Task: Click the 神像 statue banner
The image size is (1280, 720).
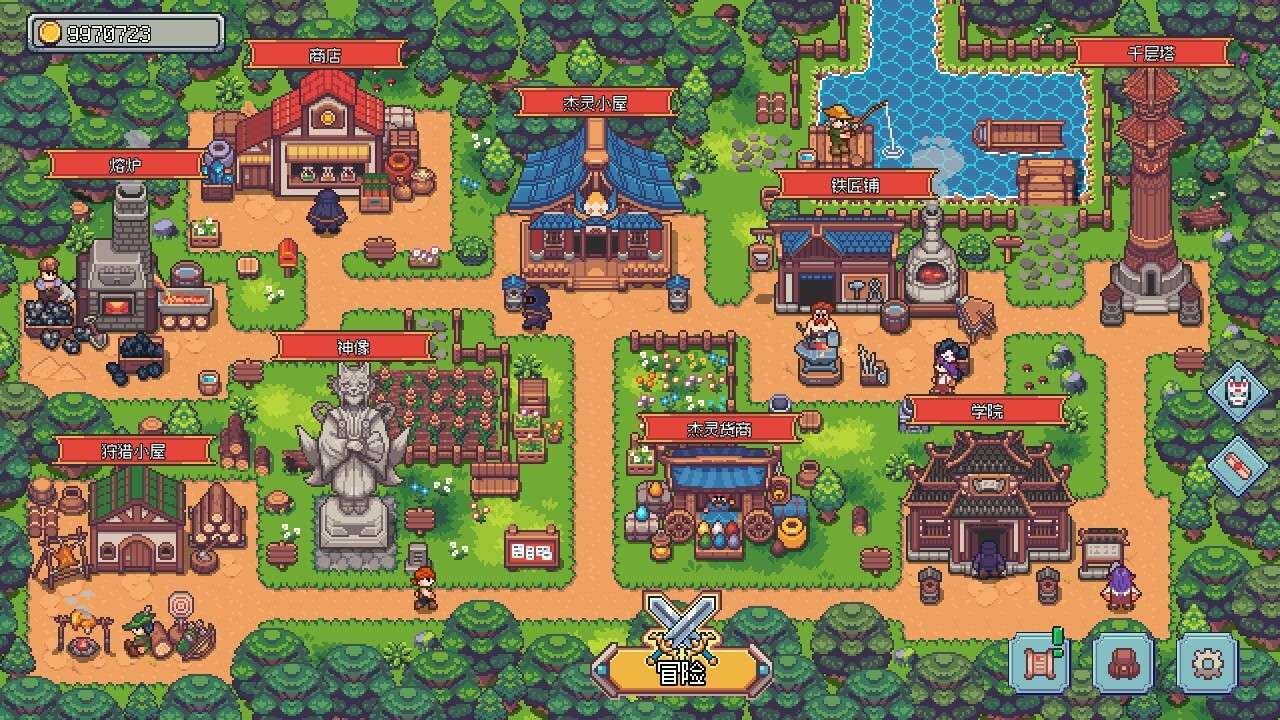Action: (350, 345)
